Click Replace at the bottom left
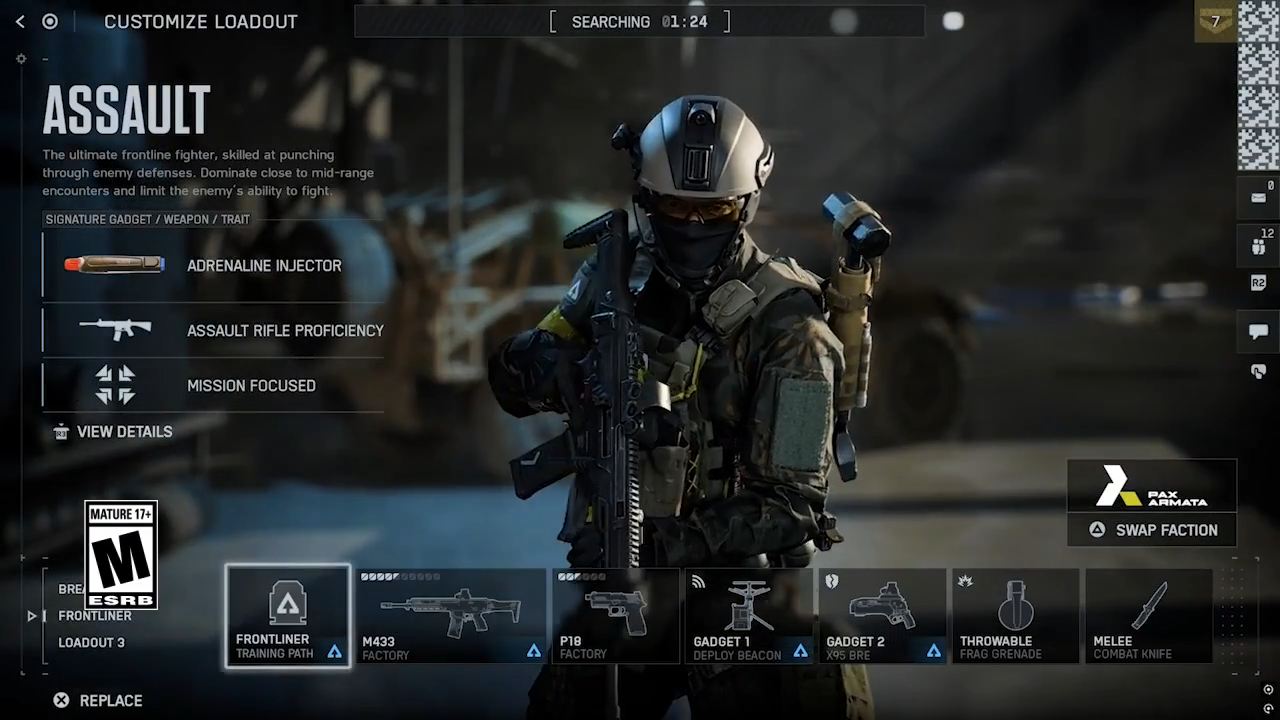 (x=98, y=701)
